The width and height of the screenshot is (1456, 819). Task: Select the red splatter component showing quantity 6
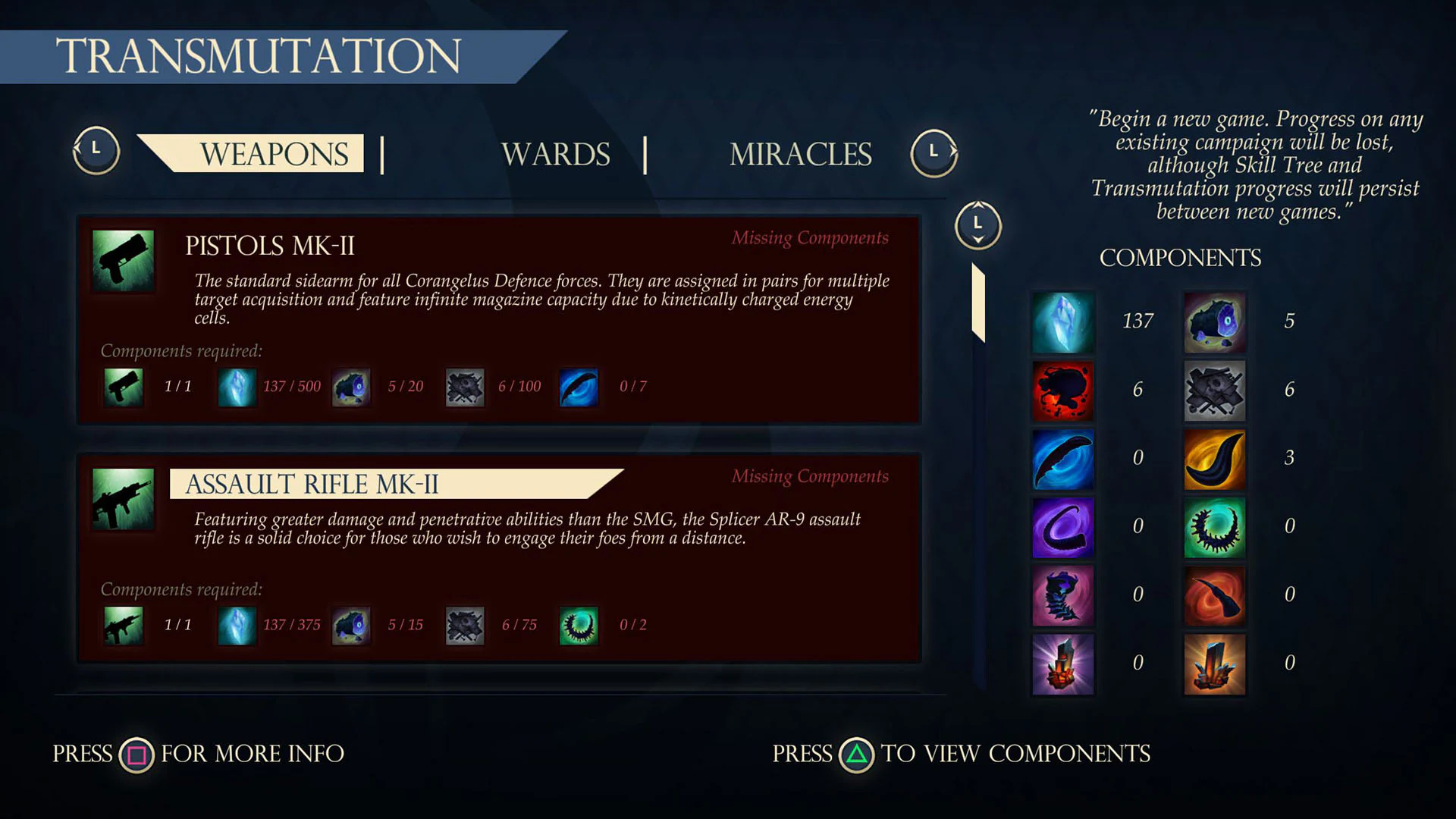(x=1062, y=390)
